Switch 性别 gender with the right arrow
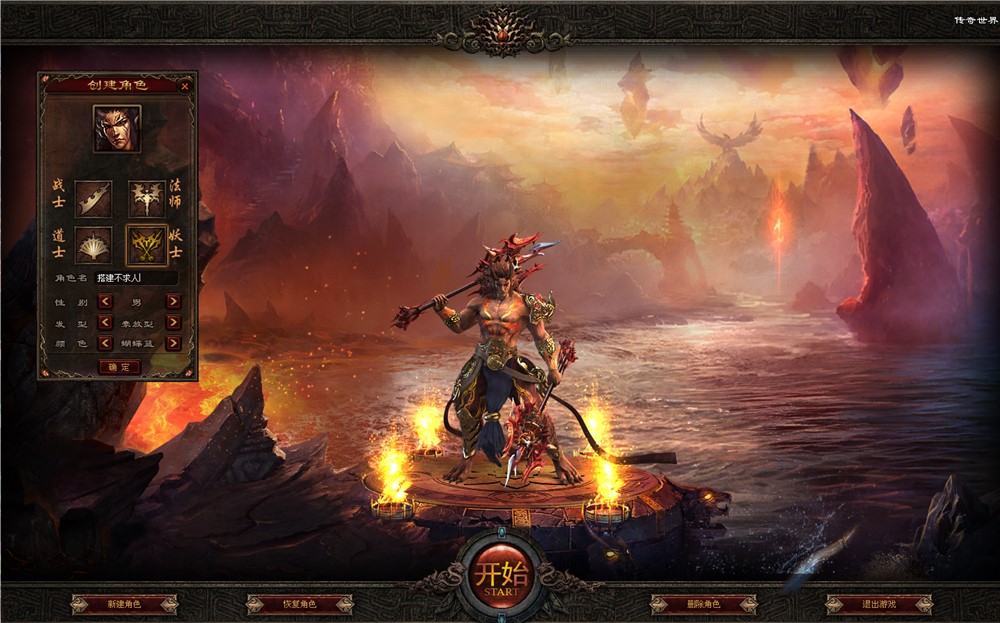 pyautogui.click(x=173, y=301)
